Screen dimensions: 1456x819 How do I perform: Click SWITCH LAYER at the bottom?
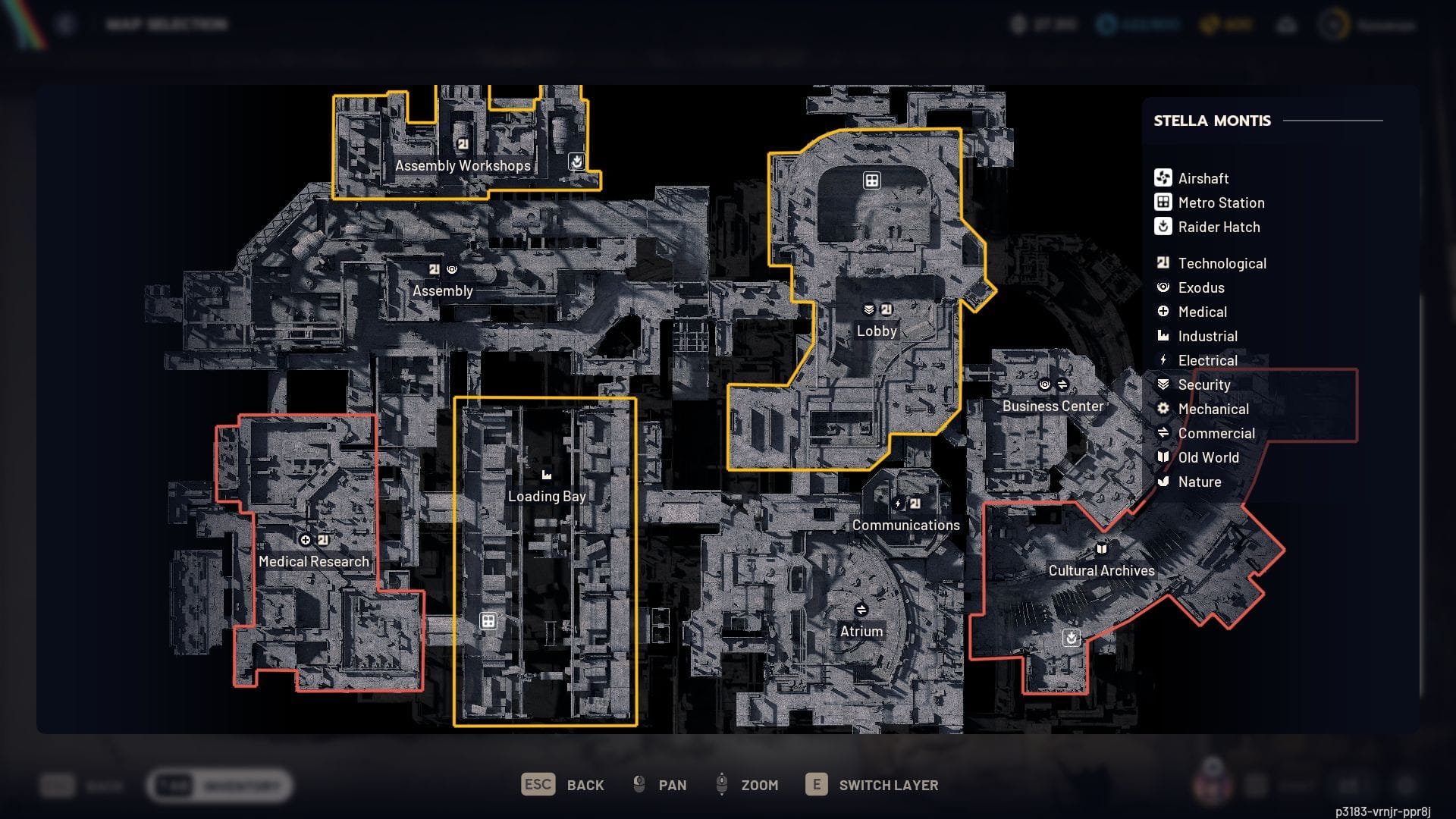[x=887, y=785]
